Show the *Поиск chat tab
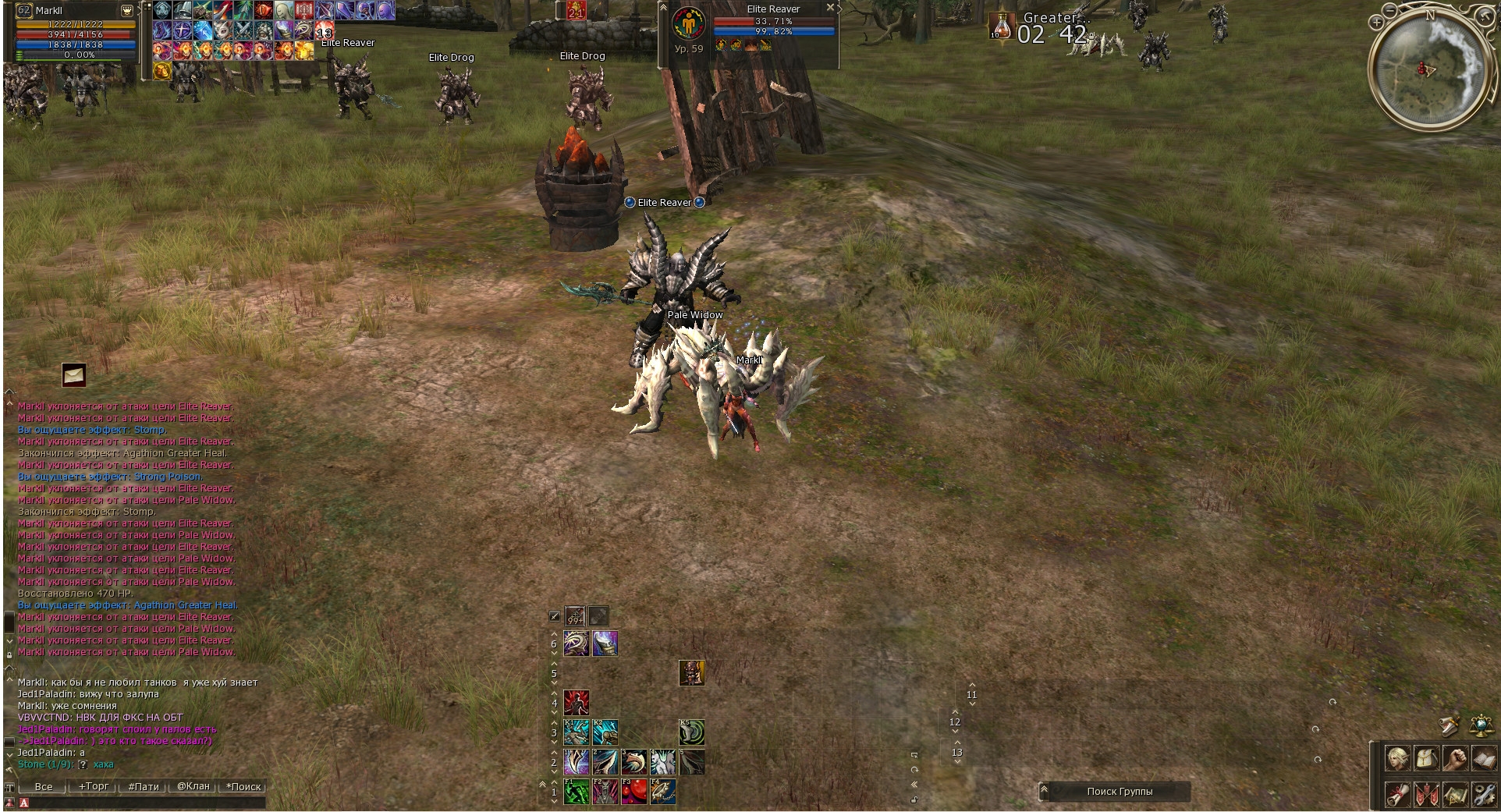1501x812 pixels. click(x=243, y=786)
